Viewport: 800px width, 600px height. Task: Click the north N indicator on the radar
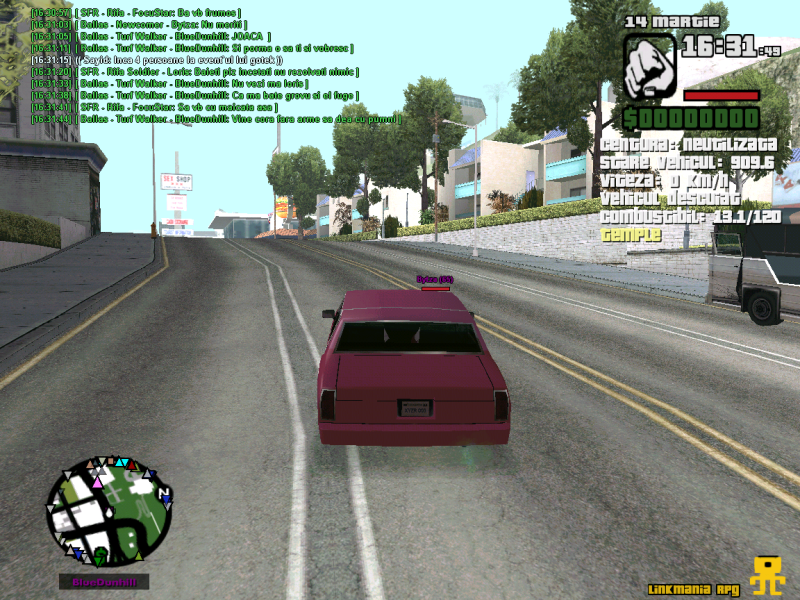[x=166, y=494]
